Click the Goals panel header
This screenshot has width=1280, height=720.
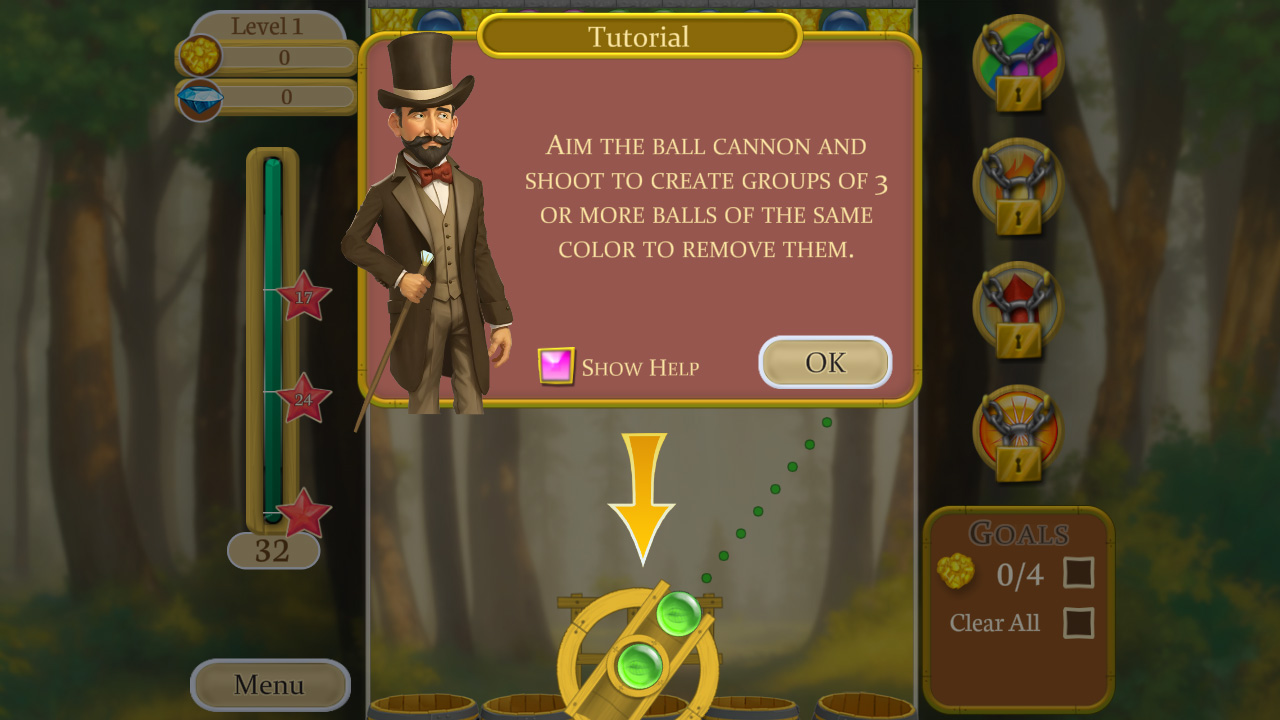pyautogui.click(x=1020, y=534)
